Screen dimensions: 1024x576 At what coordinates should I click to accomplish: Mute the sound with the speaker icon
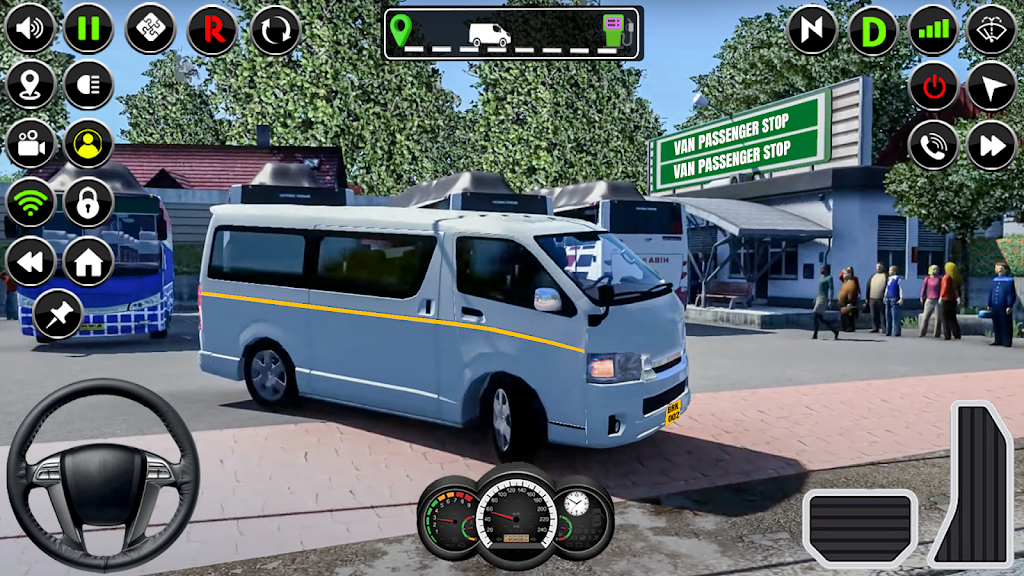click(x=30, y=29)
